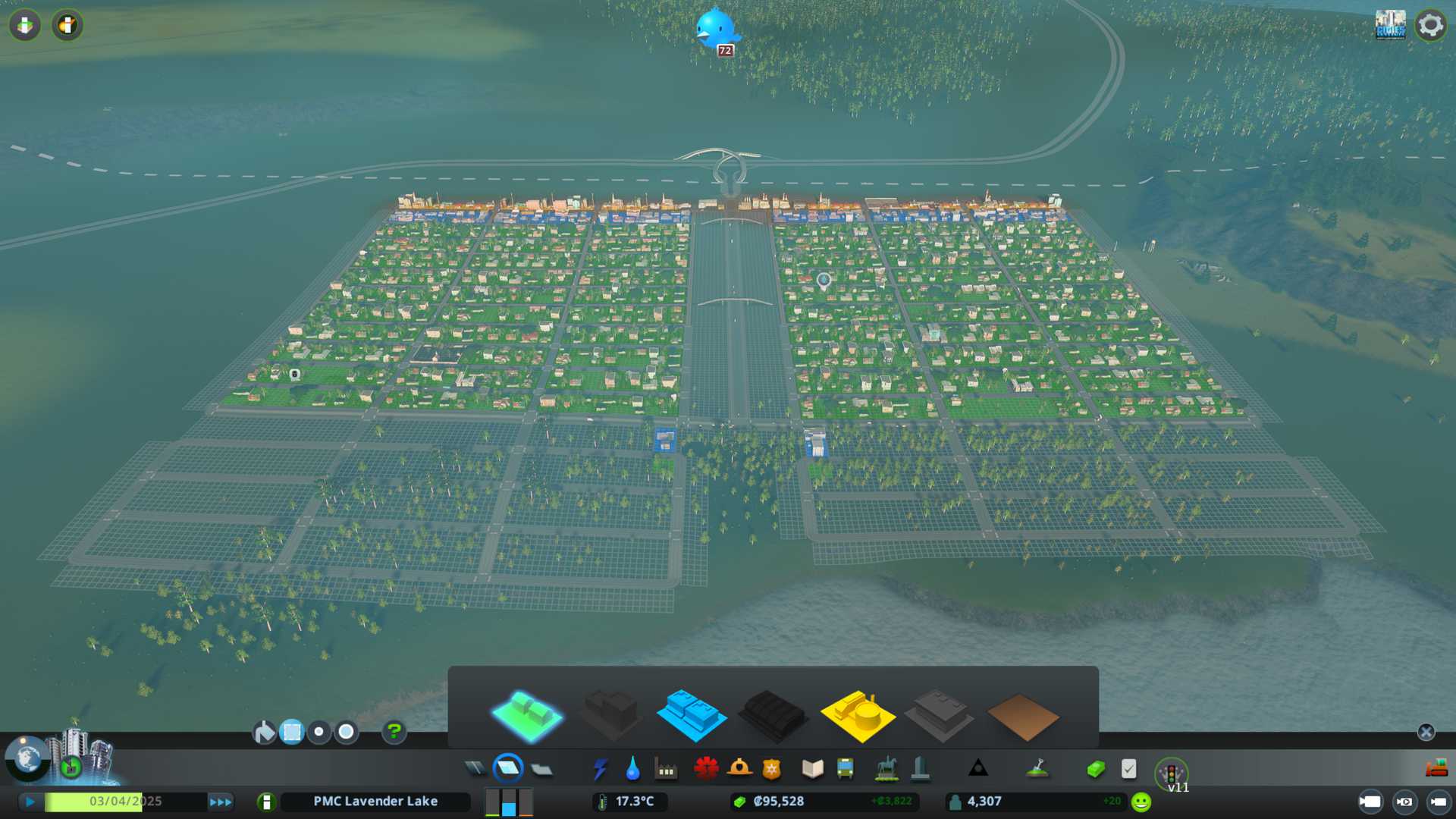
Task: Open the Healthcare red cross menu
Action: pos(706,770)
